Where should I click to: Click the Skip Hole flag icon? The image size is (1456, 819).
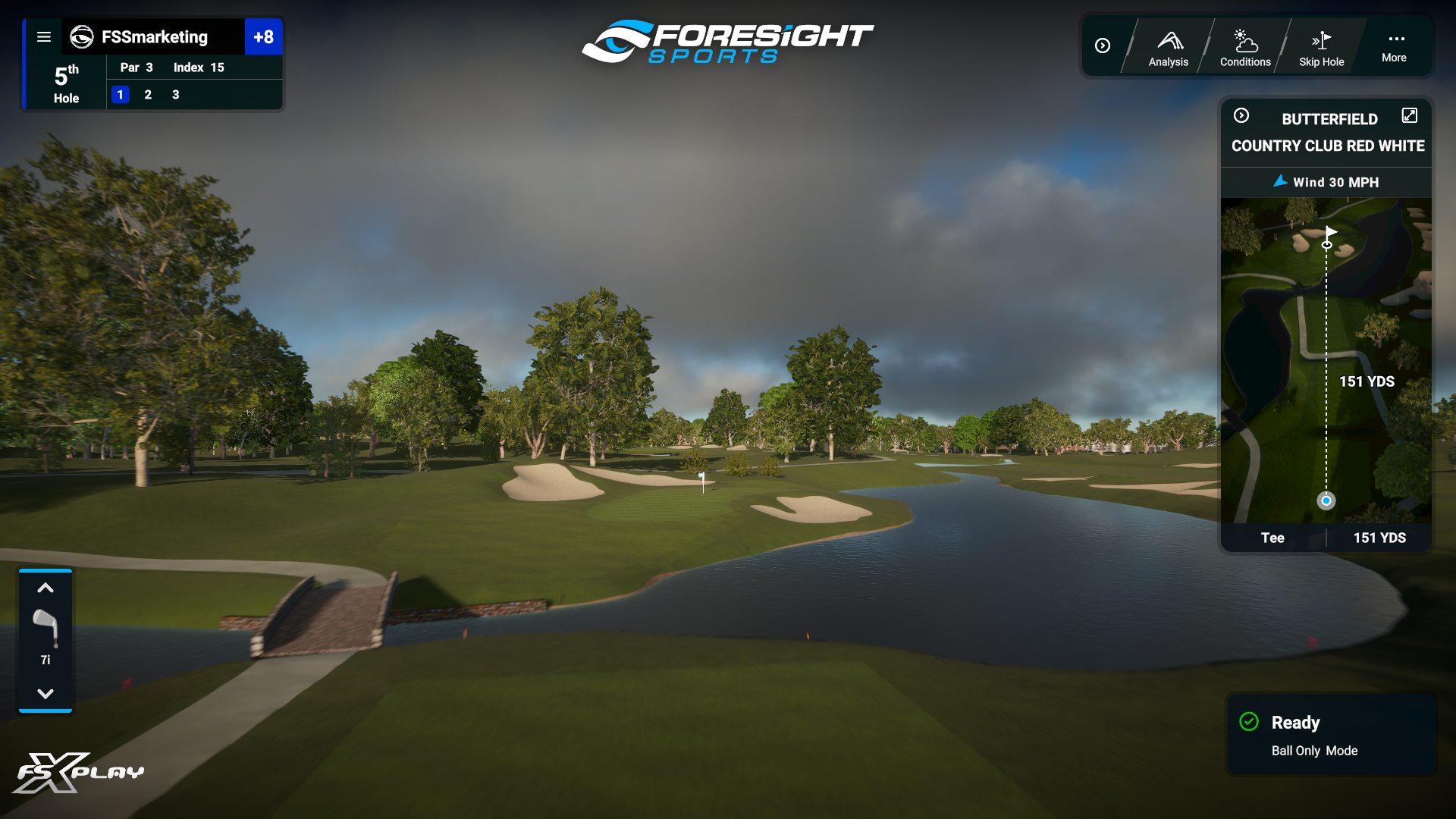coord(1321,42)
